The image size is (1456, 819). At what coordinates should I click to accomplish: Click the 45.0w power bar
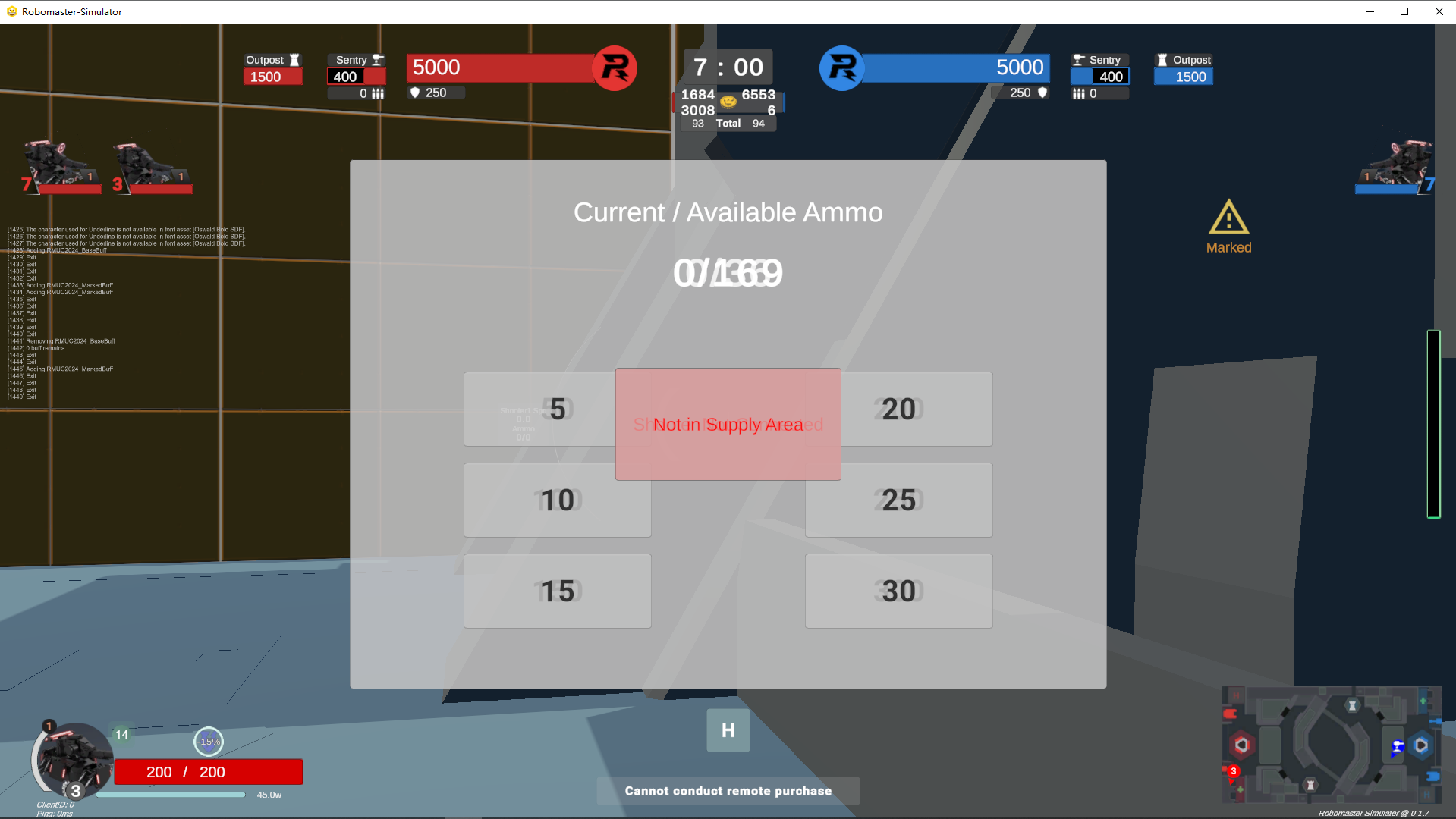[173, 795]
